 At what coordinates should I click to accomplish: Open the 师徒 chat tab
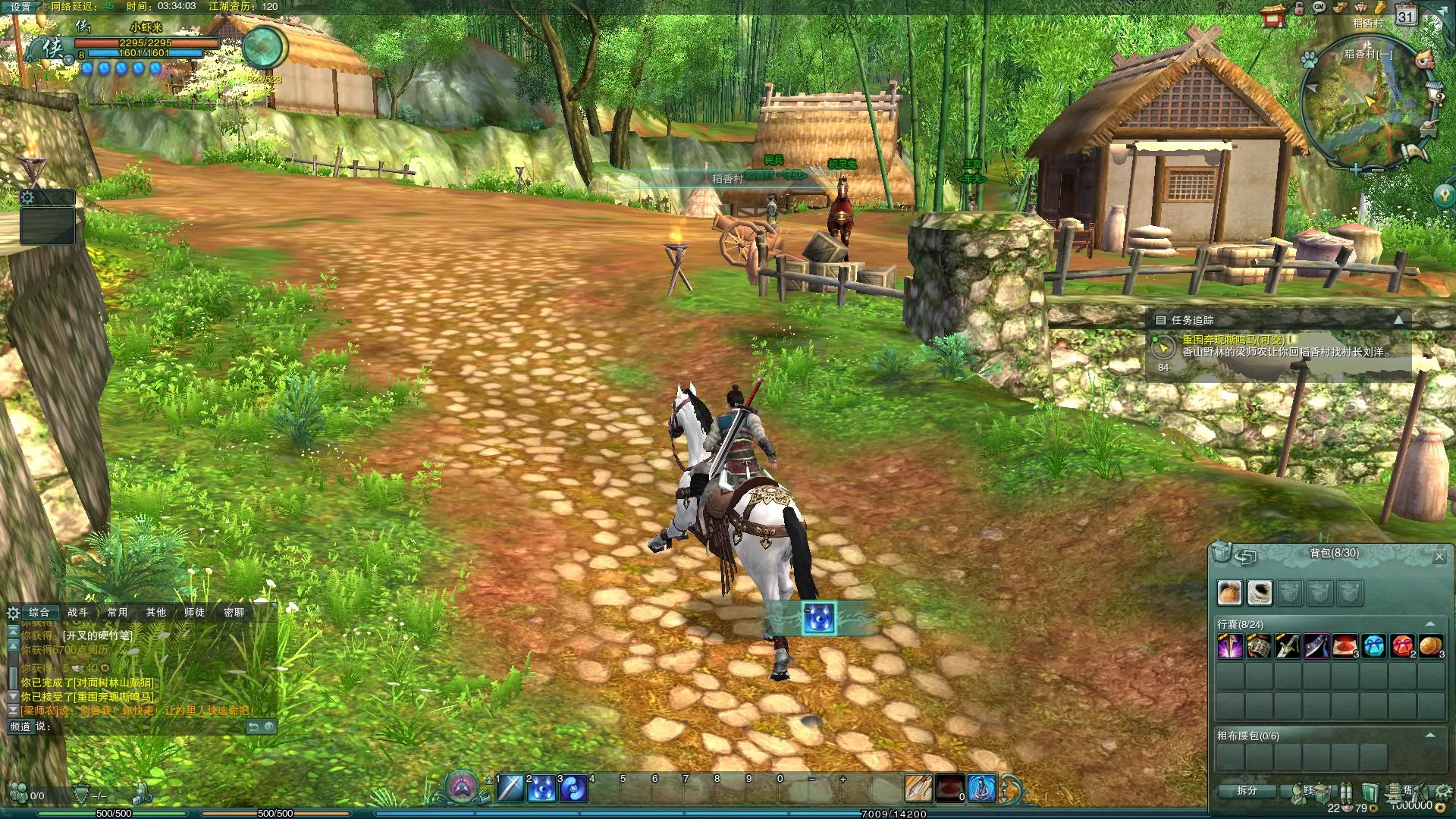coord(194,612)
